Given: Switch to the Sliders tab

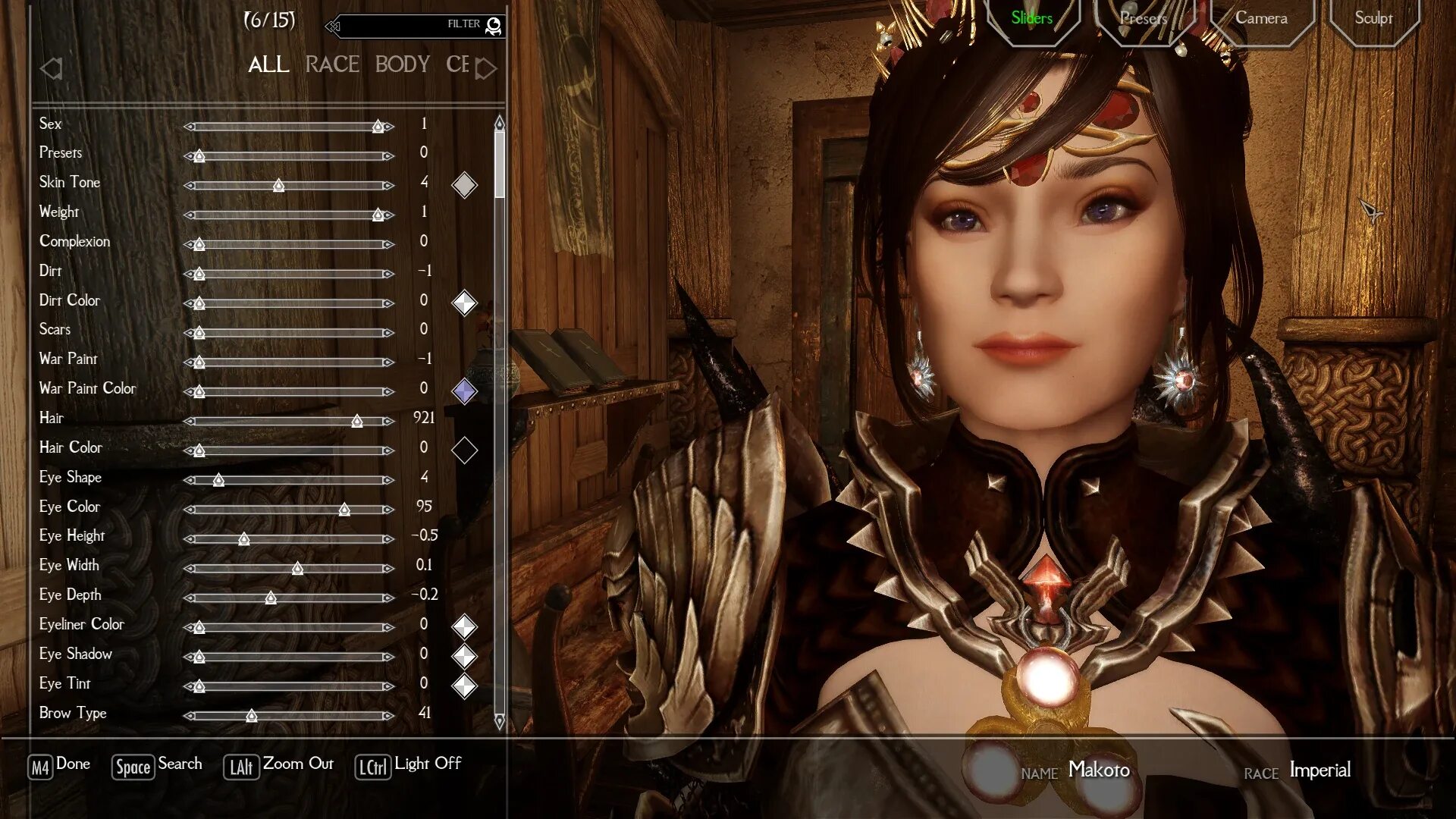Looking at the screenshot, I should (x=1031, y=18).
